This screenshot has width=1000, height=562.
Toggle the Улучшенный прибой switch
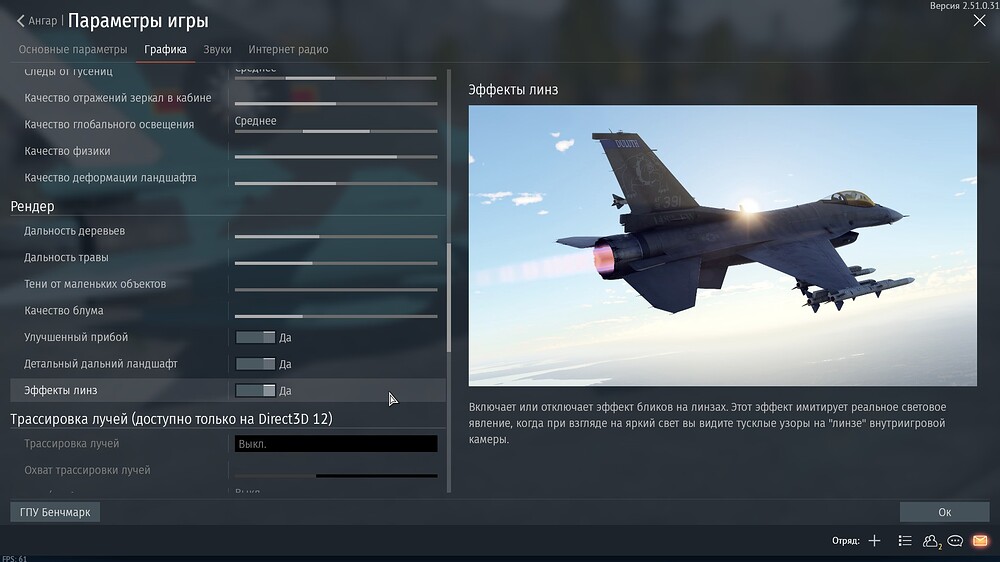pyautogui.click(x=255, y=338)
